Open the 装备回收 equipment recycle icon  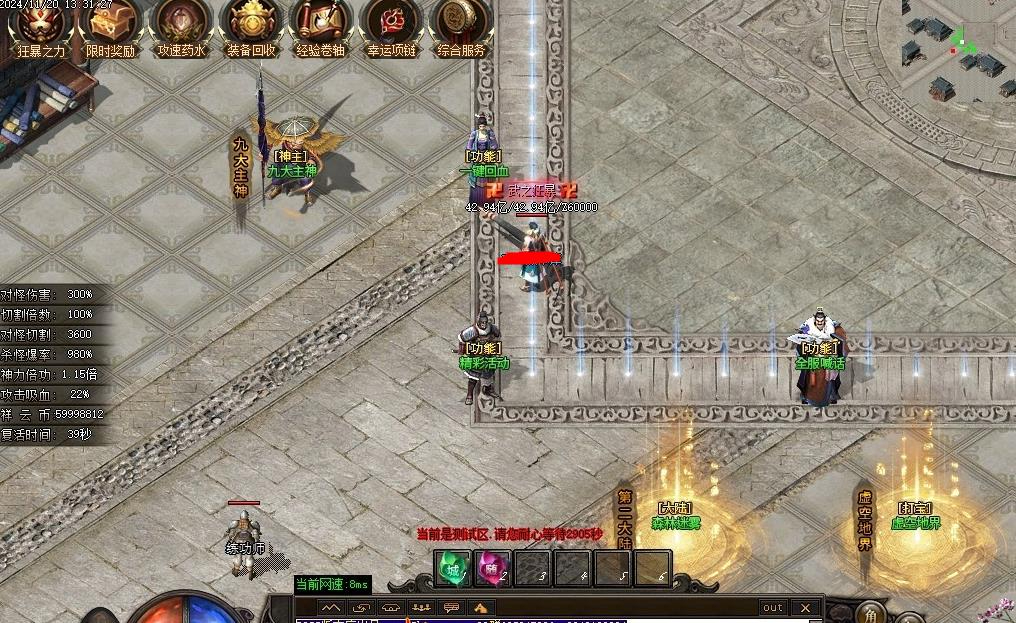(251, 24)
